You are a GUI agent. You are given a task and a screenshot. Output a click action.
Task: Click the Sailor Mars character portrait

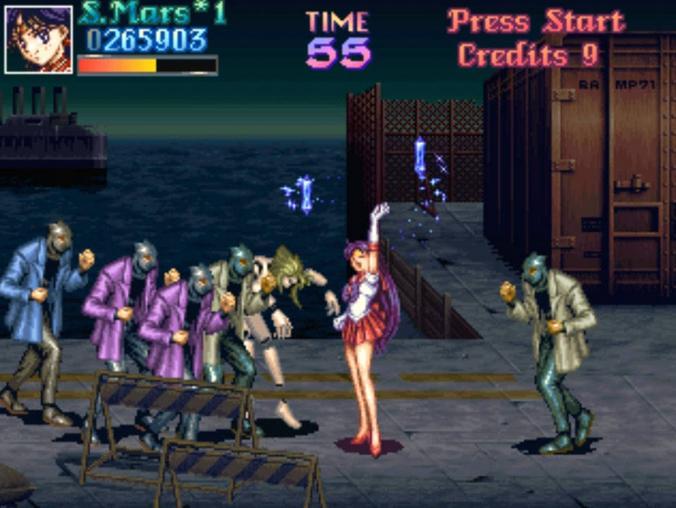[38, 40]
